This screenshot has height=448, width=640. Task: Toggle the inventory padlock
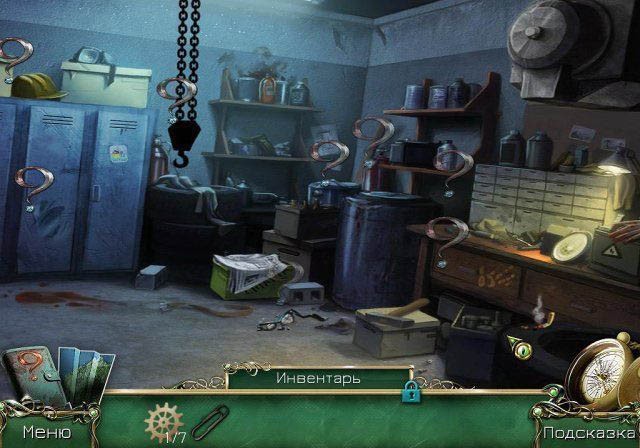click(x=409, y=393)
